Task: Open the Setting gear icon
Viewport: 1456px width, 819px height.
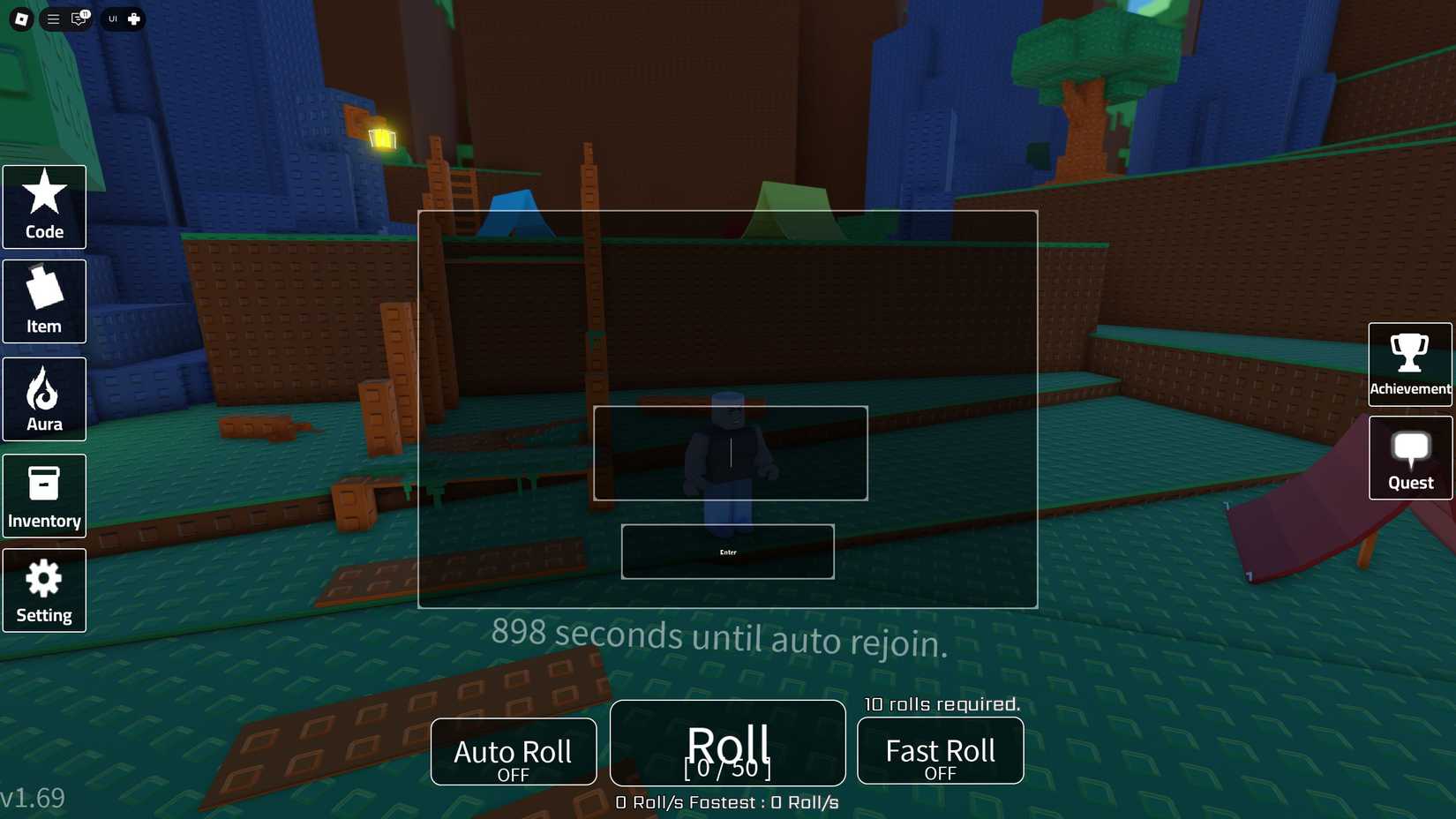Action: point(44,590)
